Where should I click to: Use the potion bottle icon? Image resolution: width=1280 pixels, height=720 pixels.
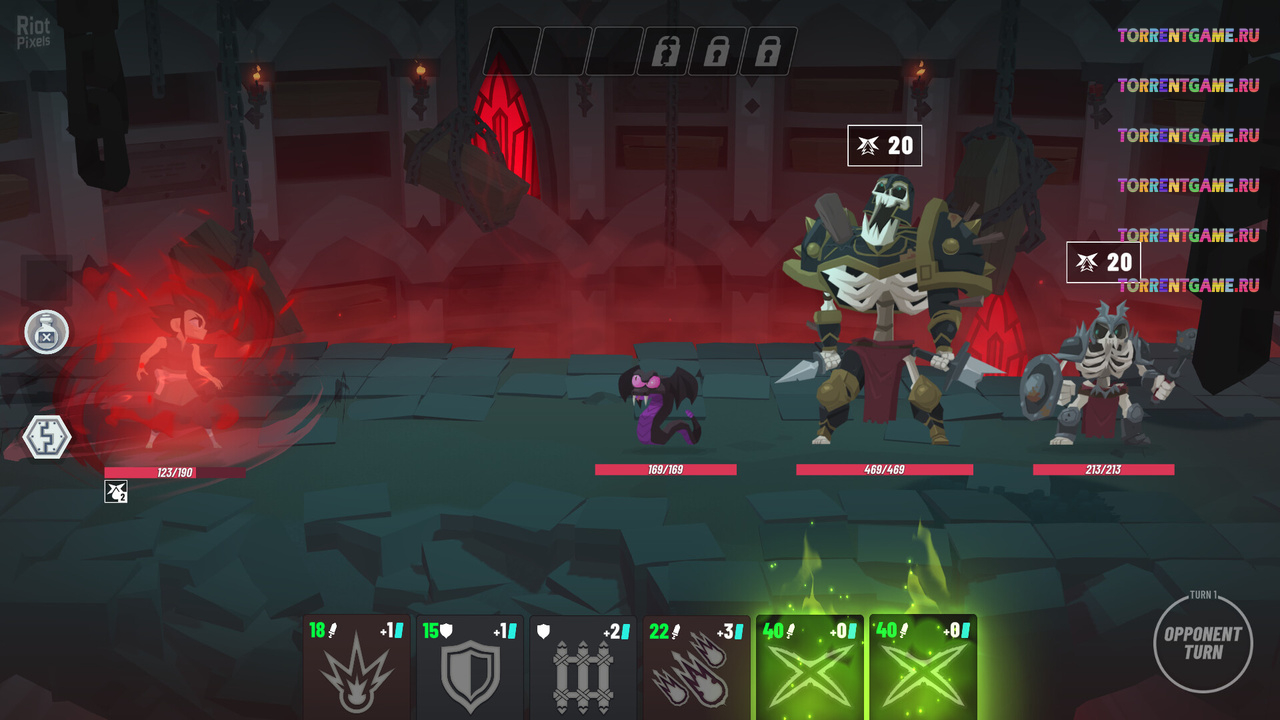(x=46, y=332)
